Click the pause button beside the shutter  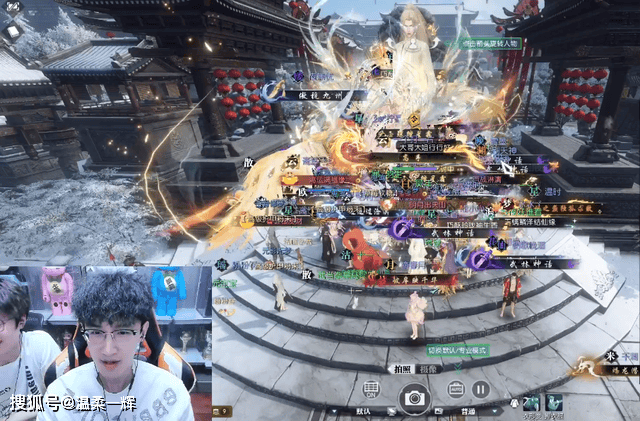480,390
